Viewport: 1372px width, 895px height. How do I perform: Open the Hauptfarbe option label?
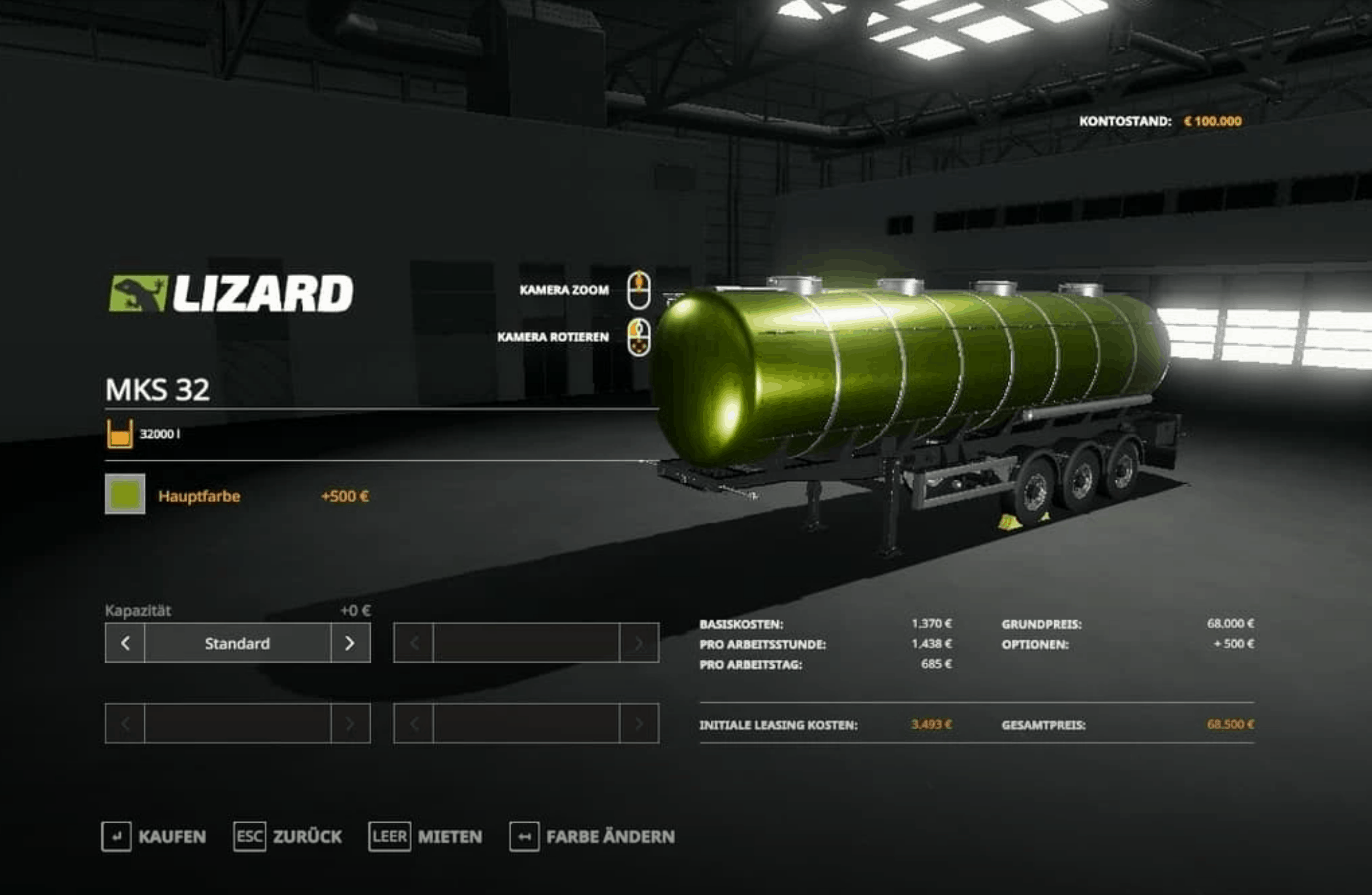pos(199,496)
